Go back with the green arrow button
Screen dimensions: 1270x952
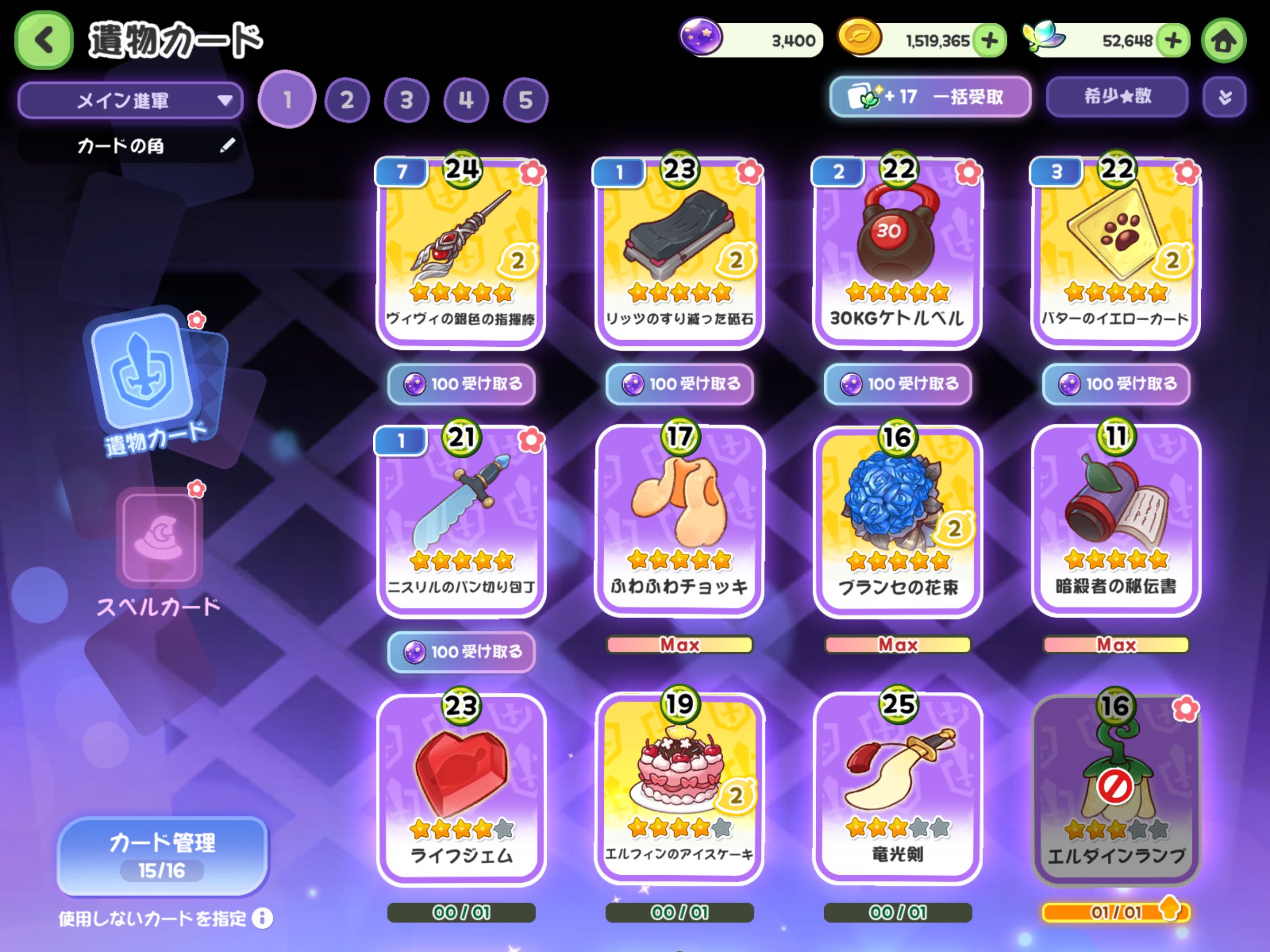pyautogui.click(x=44, y=40)
